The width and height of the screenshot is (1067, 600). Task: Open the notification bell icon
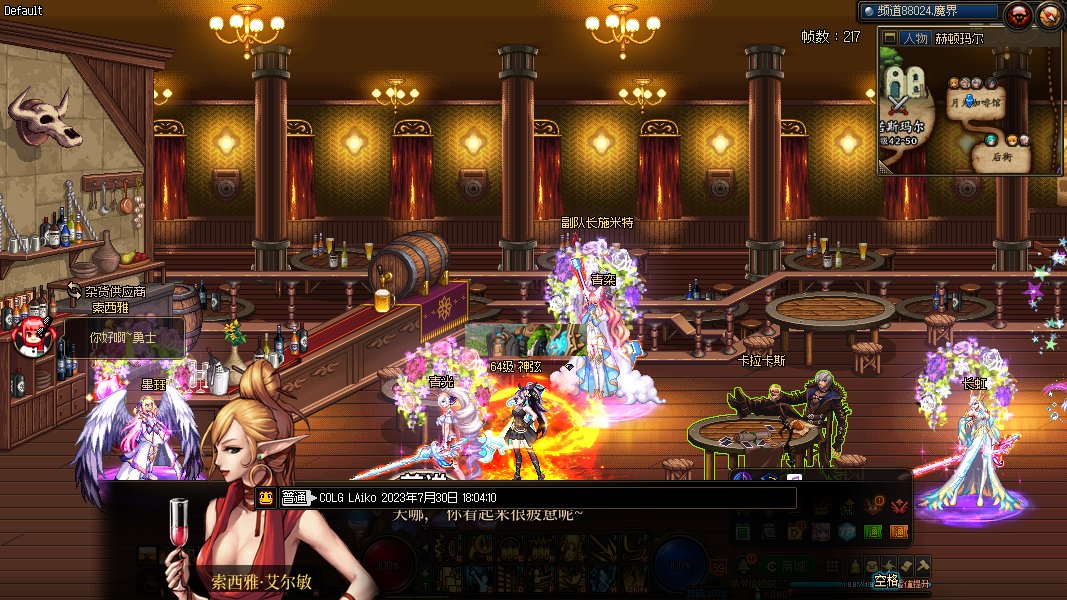coord(743,565)
